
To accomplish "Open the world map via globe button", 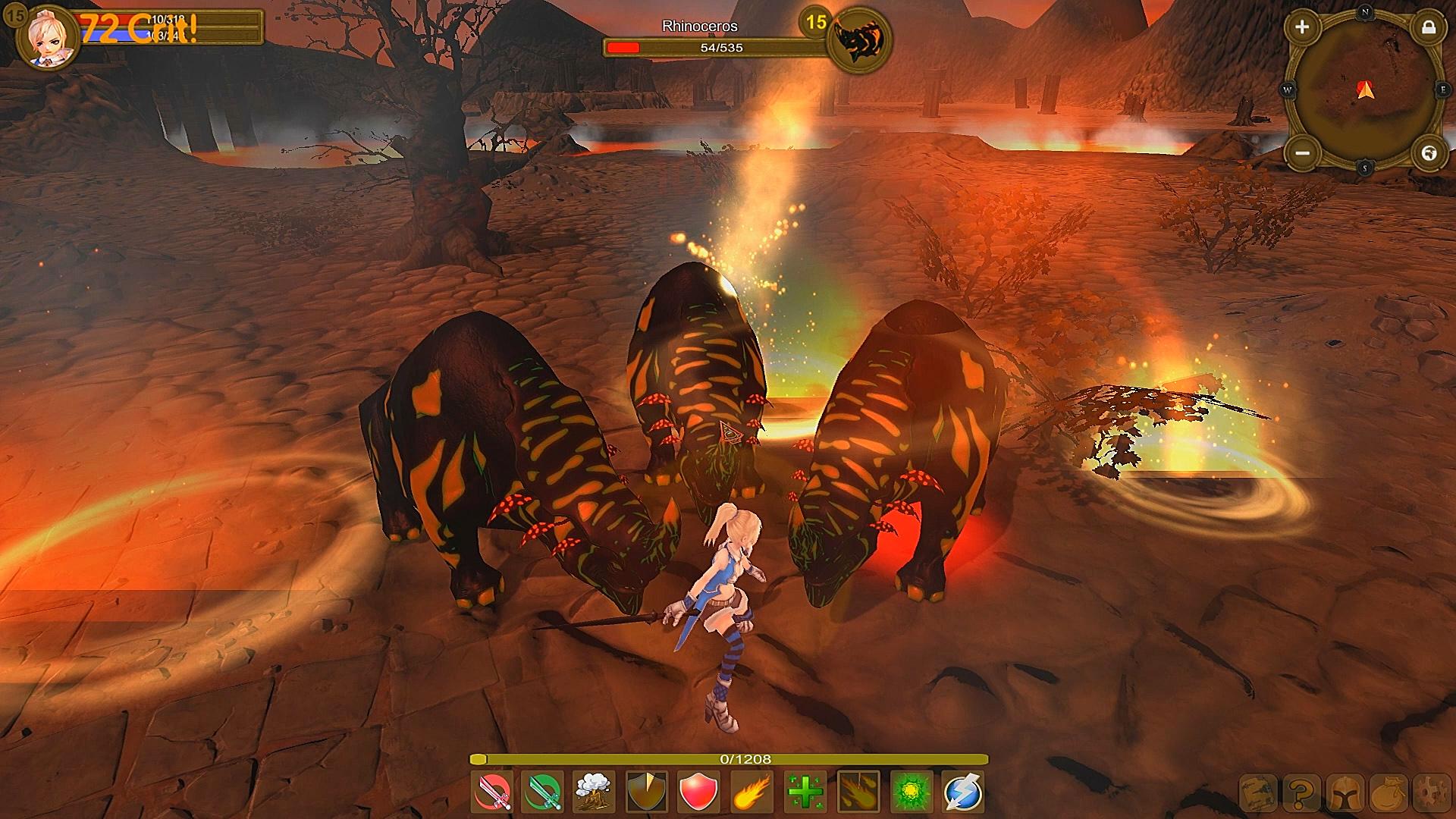I will (1429, 153).
